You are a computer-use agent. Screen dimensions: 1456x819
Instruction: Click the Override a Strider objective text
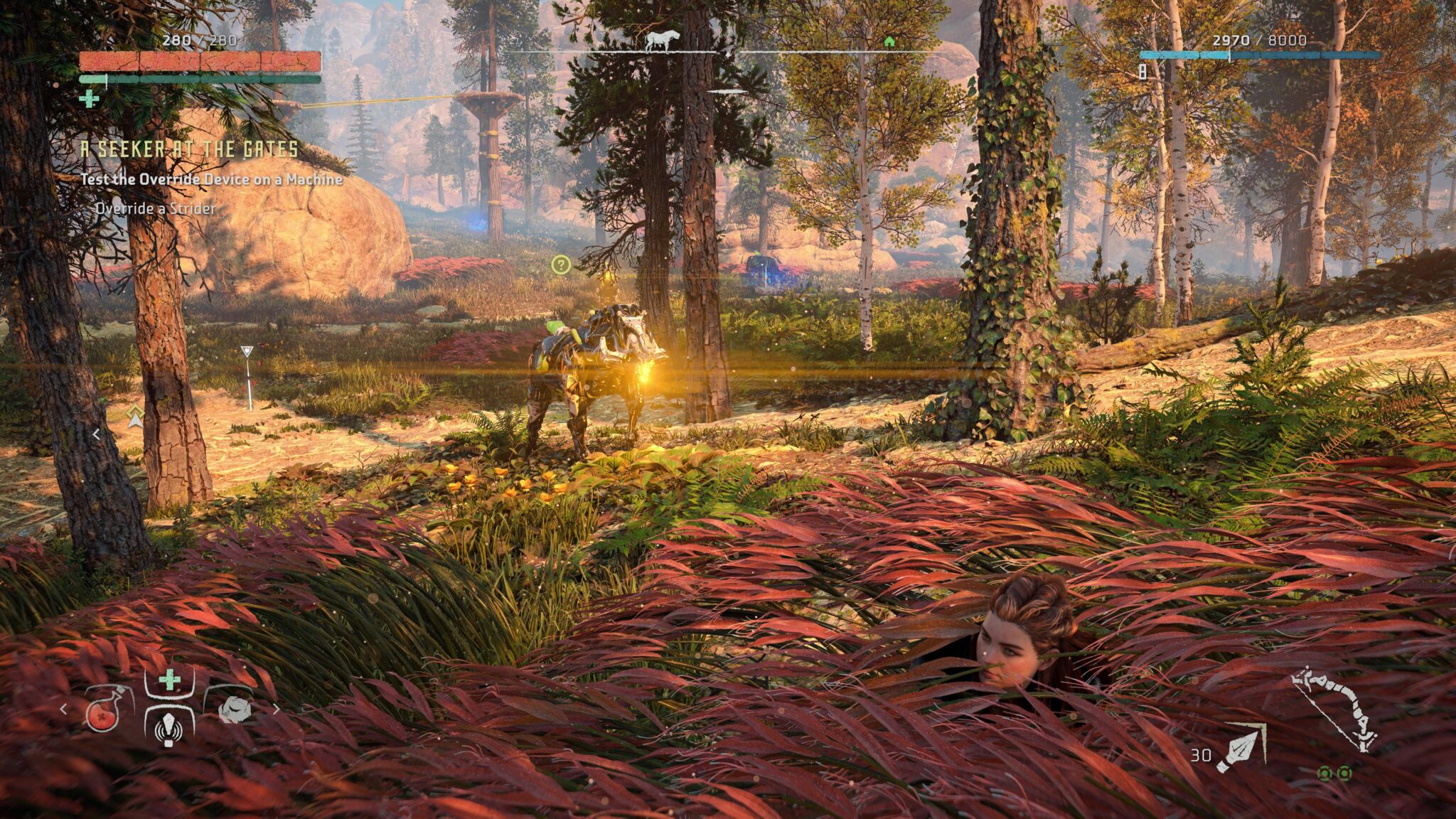[155, 209]
